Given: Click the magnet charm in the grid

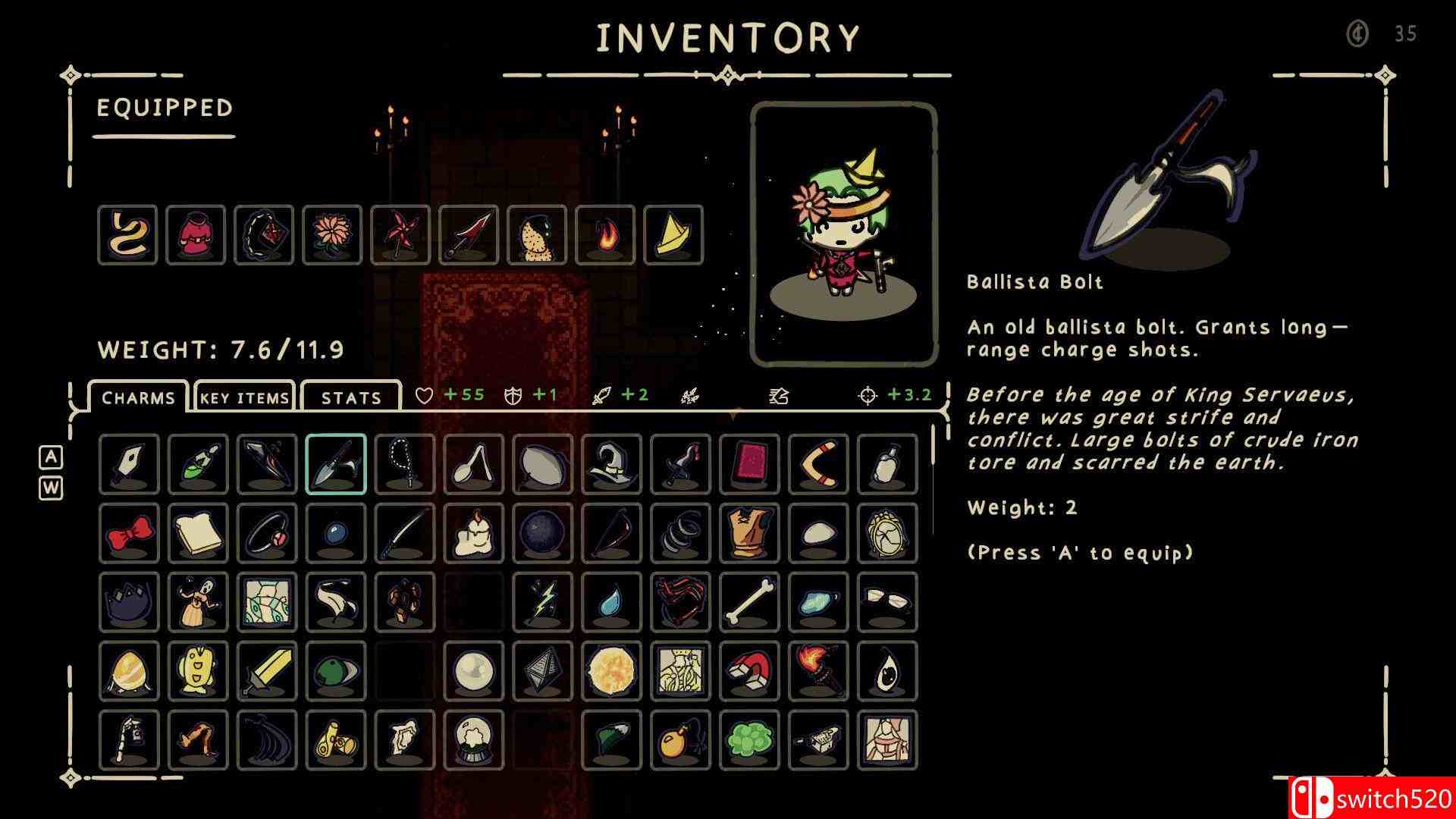Looking at the screenshot, I should click(x=749, y=672).
